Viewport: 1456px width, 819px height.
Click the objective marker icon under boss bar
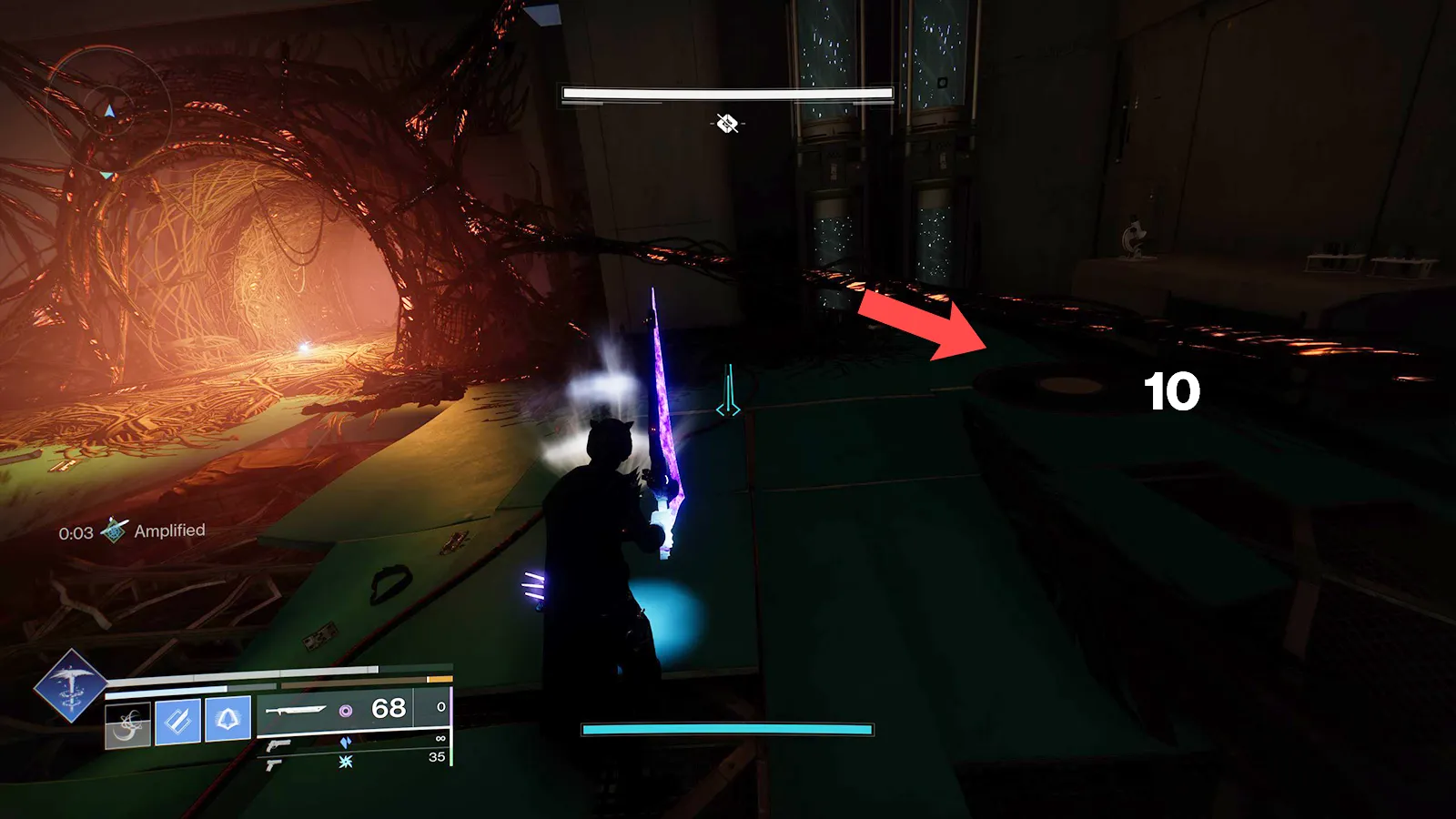tap(726, 123)
